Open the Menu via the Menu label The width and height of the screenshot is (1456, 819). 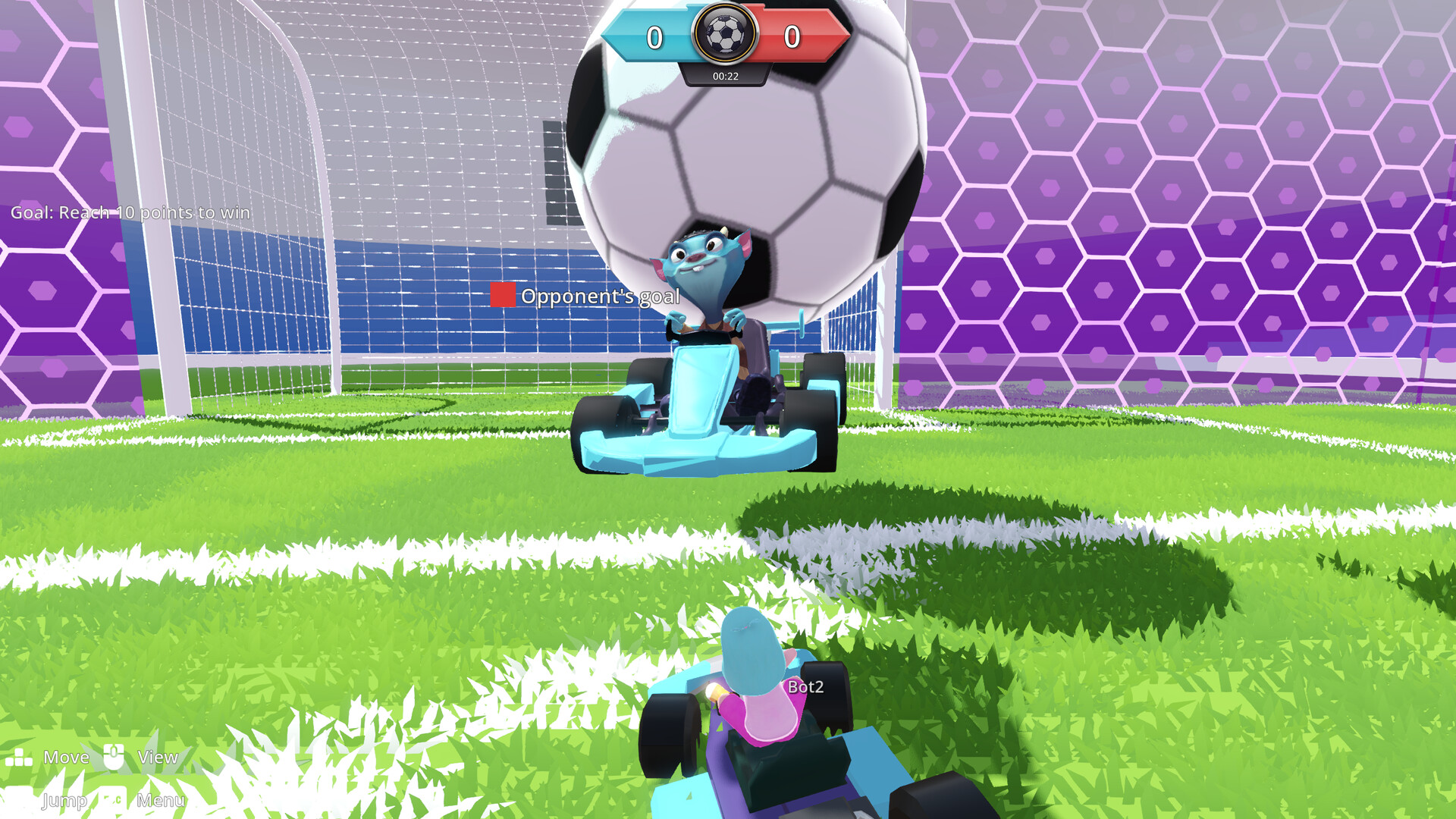tap(159, 800)
